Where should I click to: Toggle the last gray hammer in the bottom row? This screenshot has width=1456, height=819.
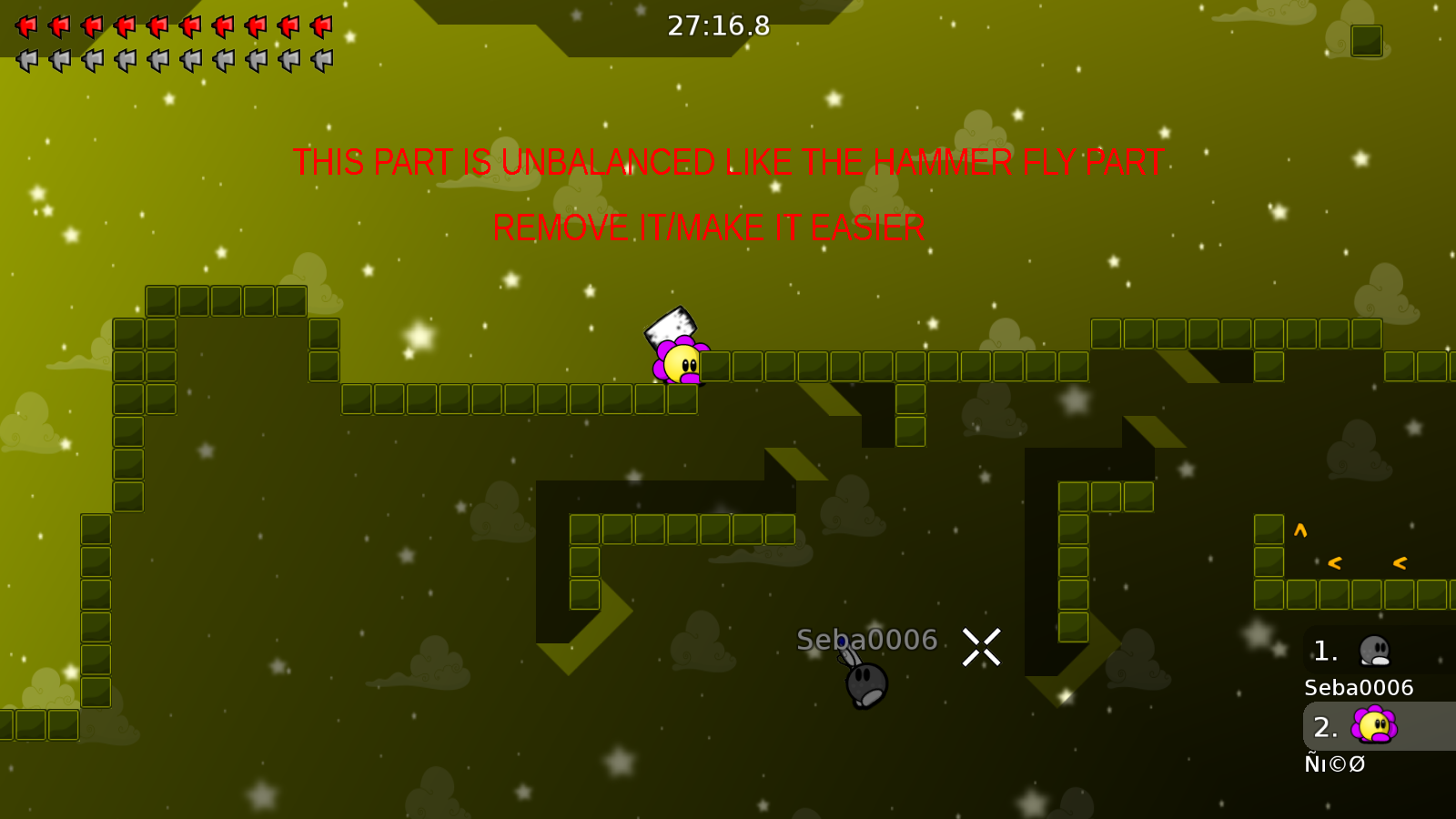[x=318, y=60]
